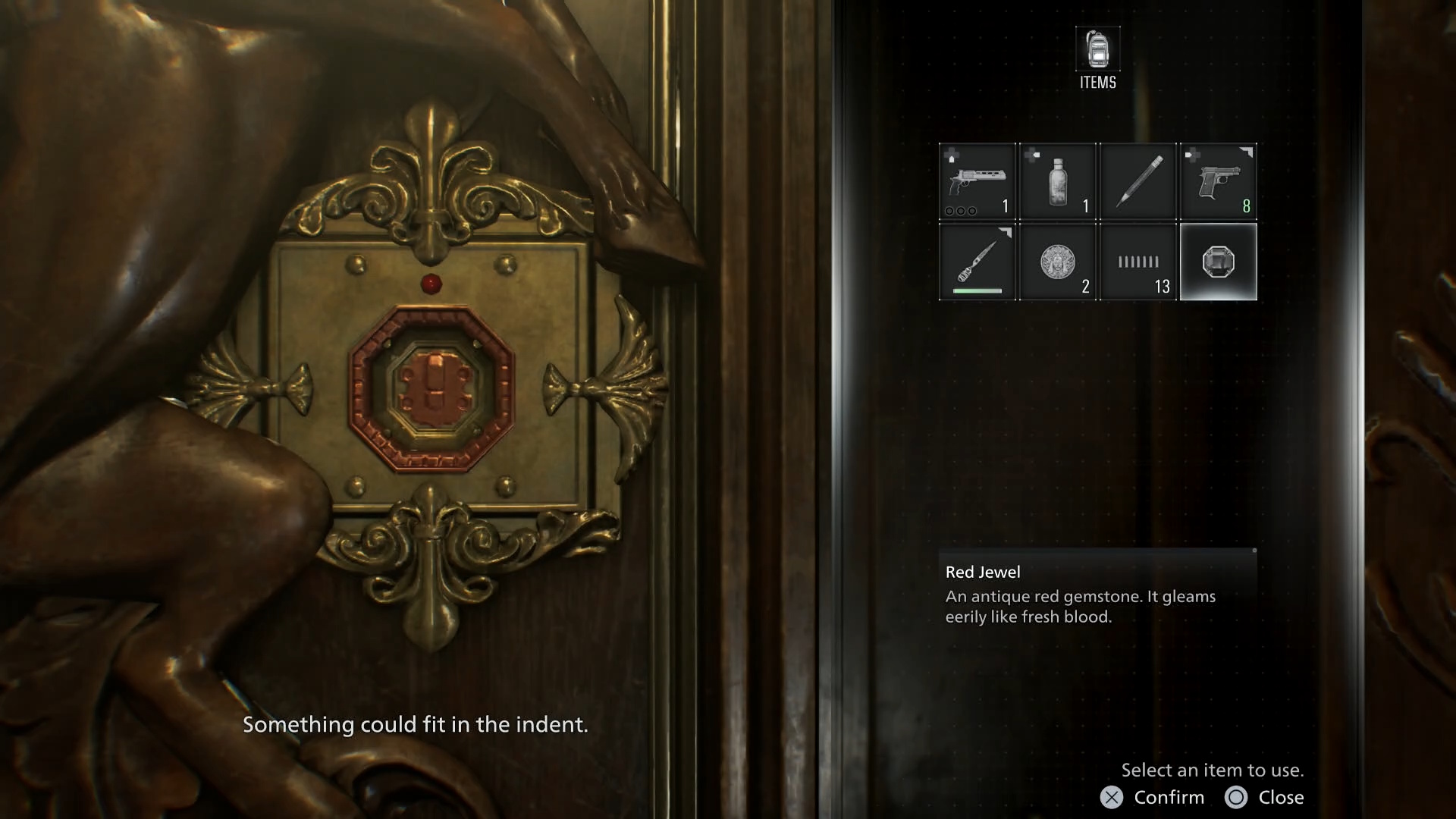Select the stack of 13 handgun bullets
The height and width of the screenshot is (819, 1456).
pyautogui.click(x=1138, y=262)
